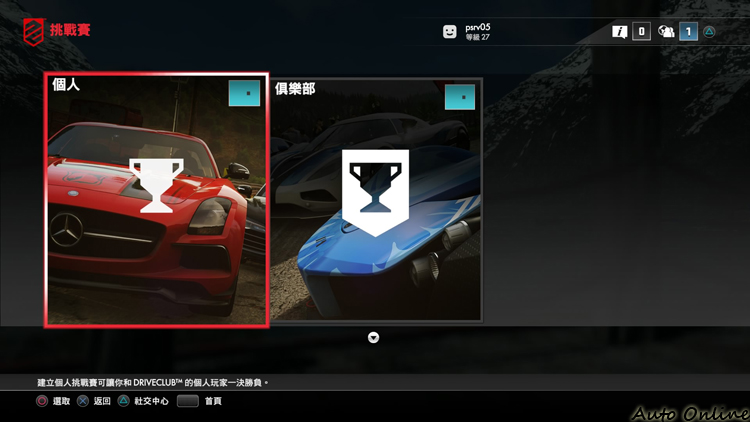Select the 個人 individual challenge tile
Image resolution: width=750 pixels, height=422 pixels.
tap(156, 200)
